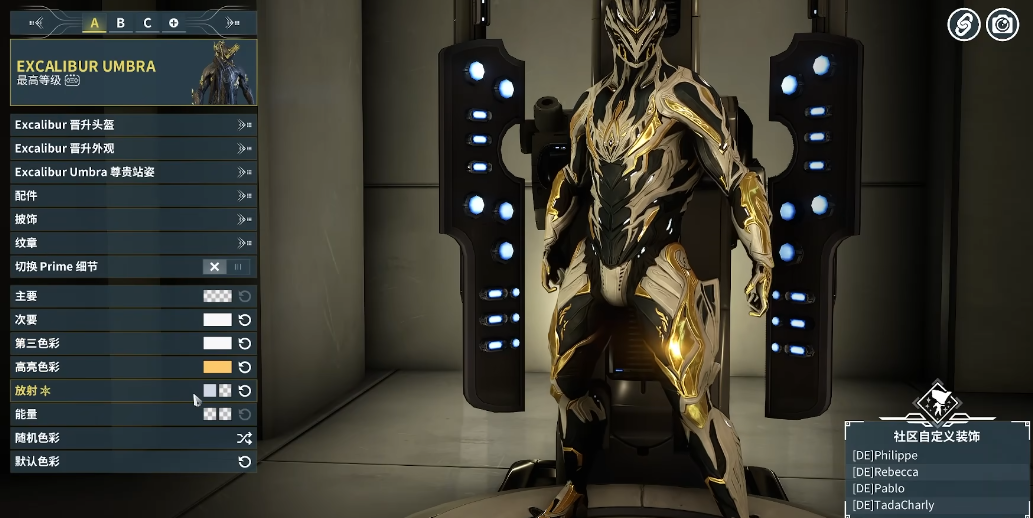Viewport: 1033px width, 518px height.
Task: Reset the 放射 emissive color
Action: 244,391
